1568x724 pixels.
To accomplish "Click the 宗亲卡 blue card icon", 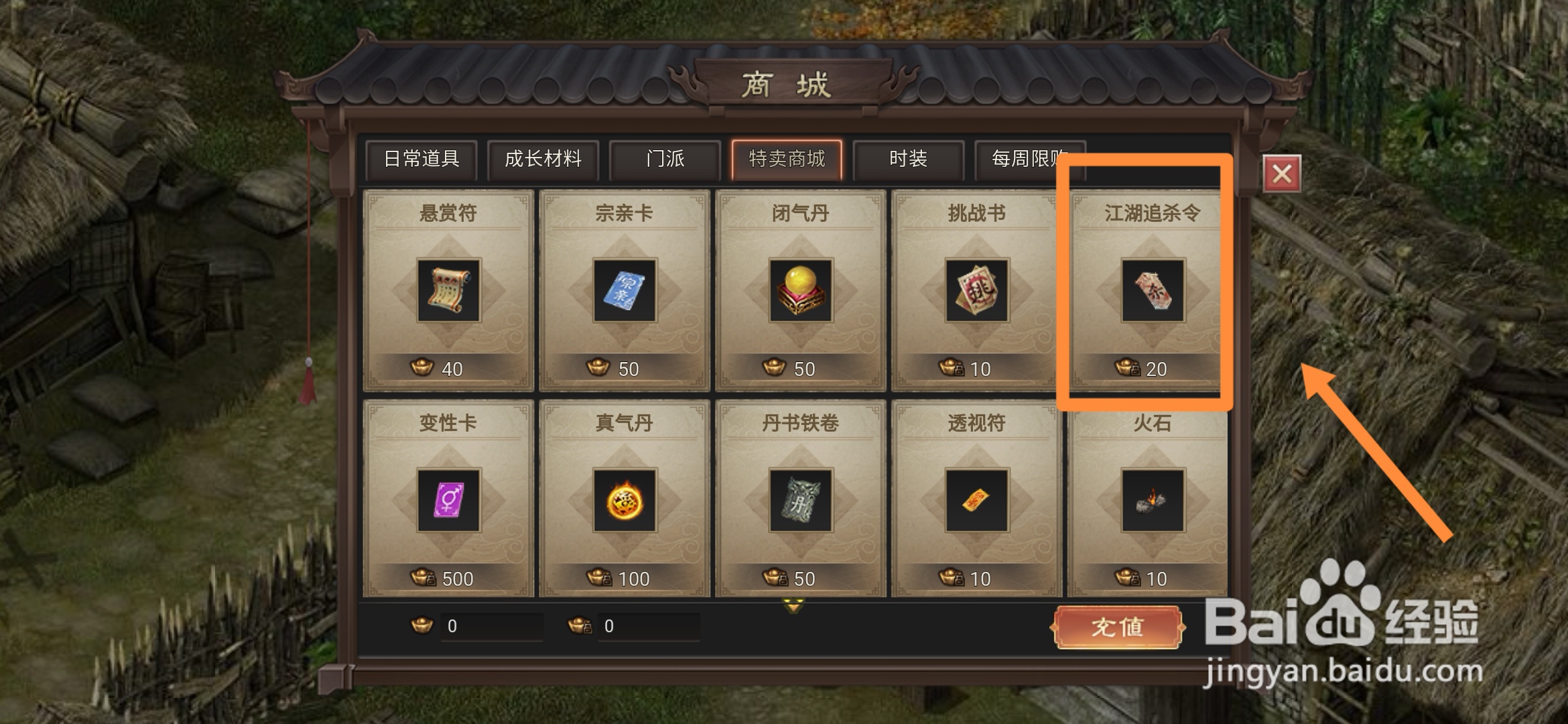I will pyautogui.click(x=623, y=290).
